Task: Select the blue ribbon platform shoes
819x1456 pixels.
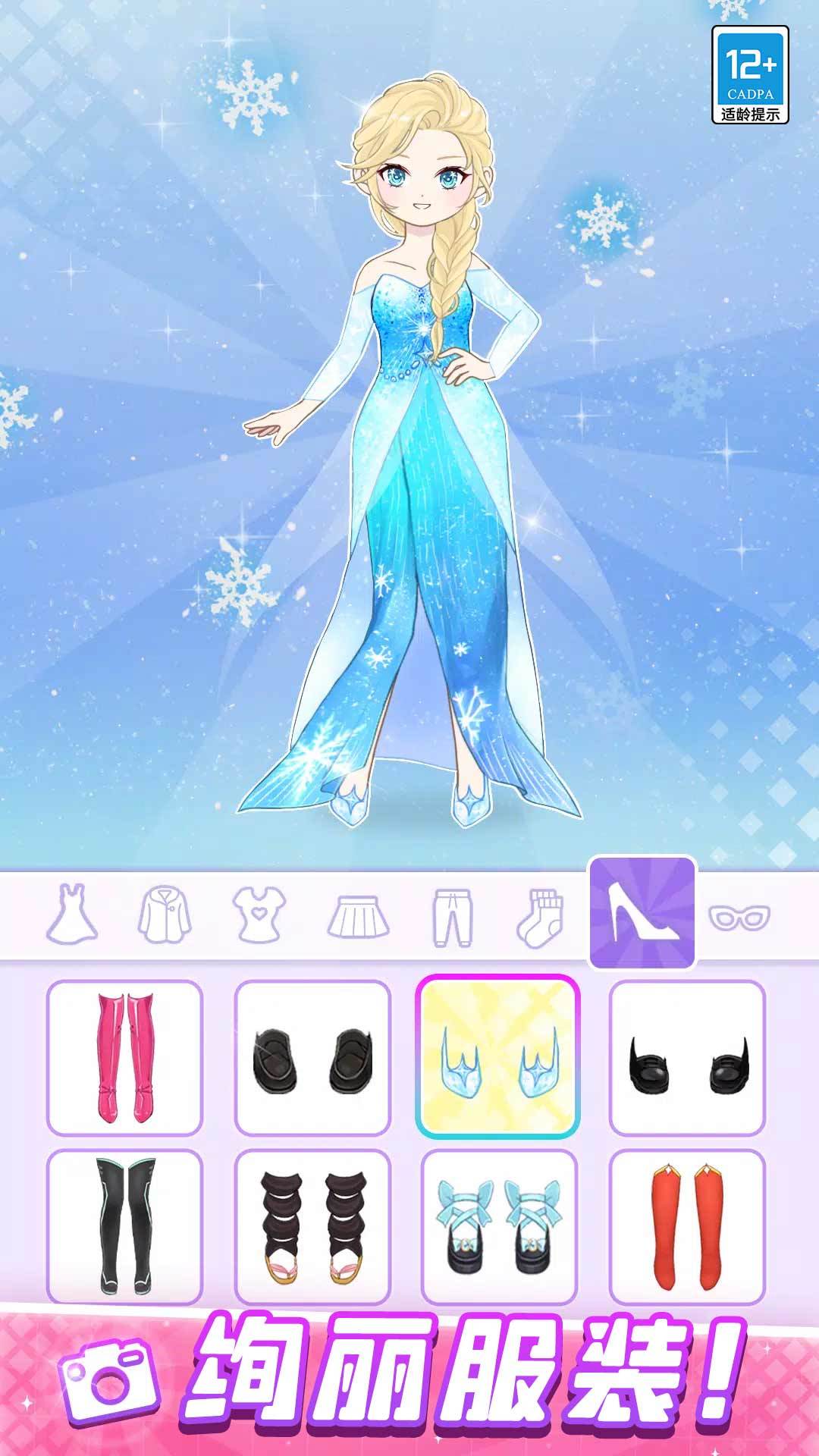Action: pyautogui.click(x=499, y=1226)
